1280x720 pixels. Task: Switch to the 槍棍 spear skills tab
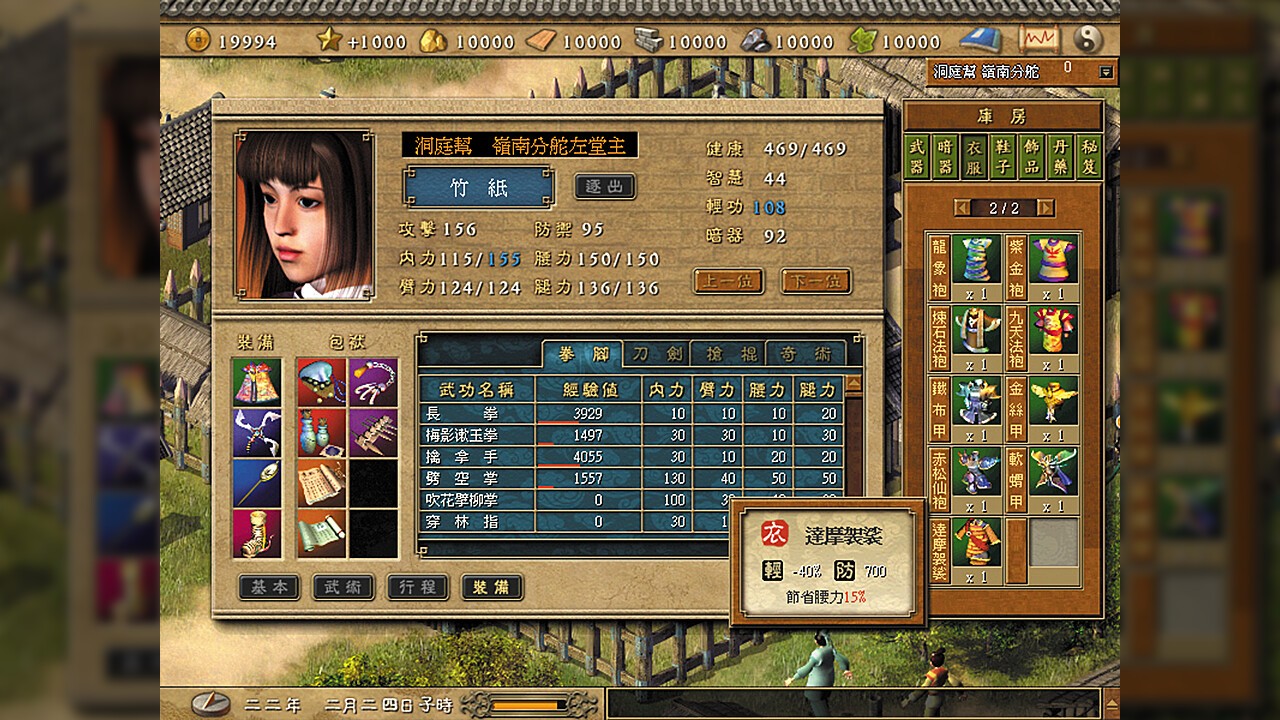click(730, 354)
